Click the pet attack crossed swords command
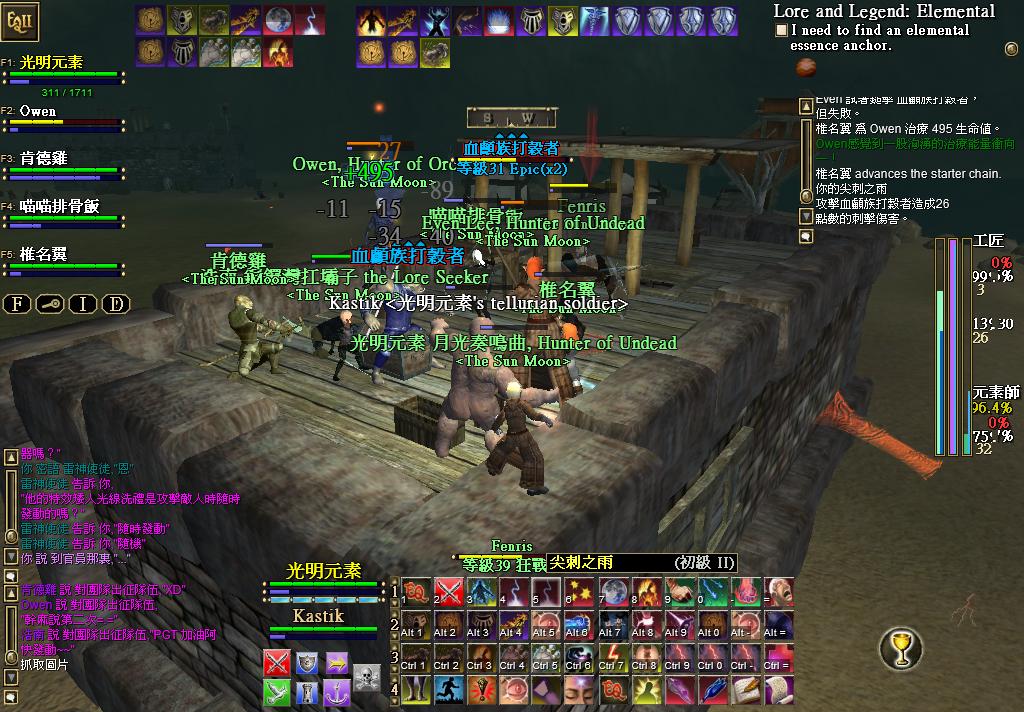The image size is (1024, 712). point(277,662)
